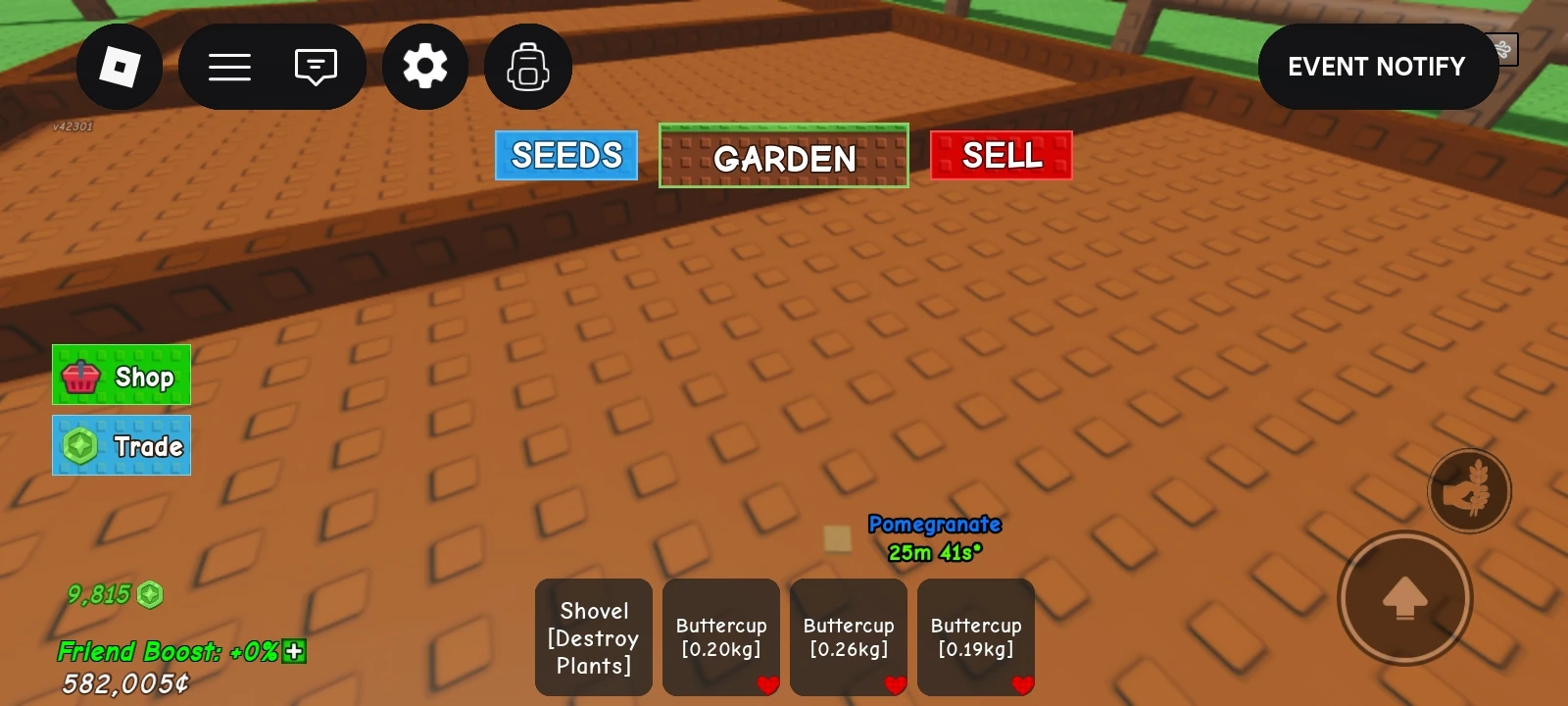Click the gem icon next to 9,815
Image resolution: width=1568 pixels, height=706 pixels.
(x=151, y=594)
